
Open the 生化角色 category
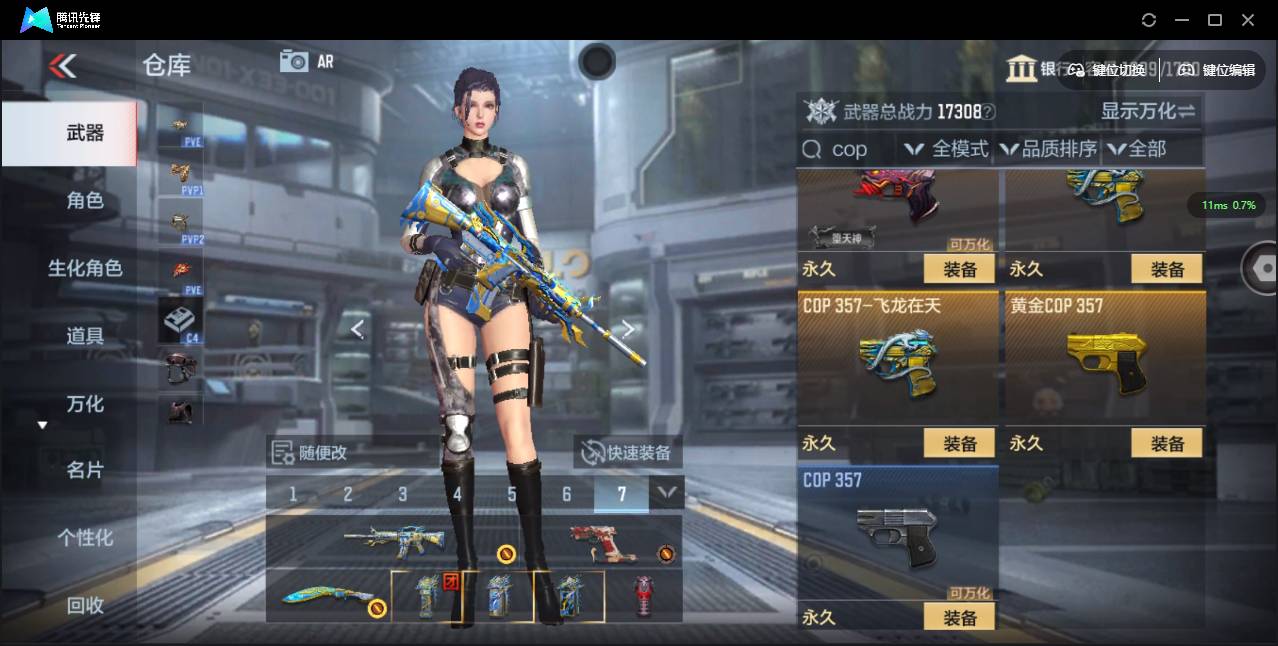85,268
